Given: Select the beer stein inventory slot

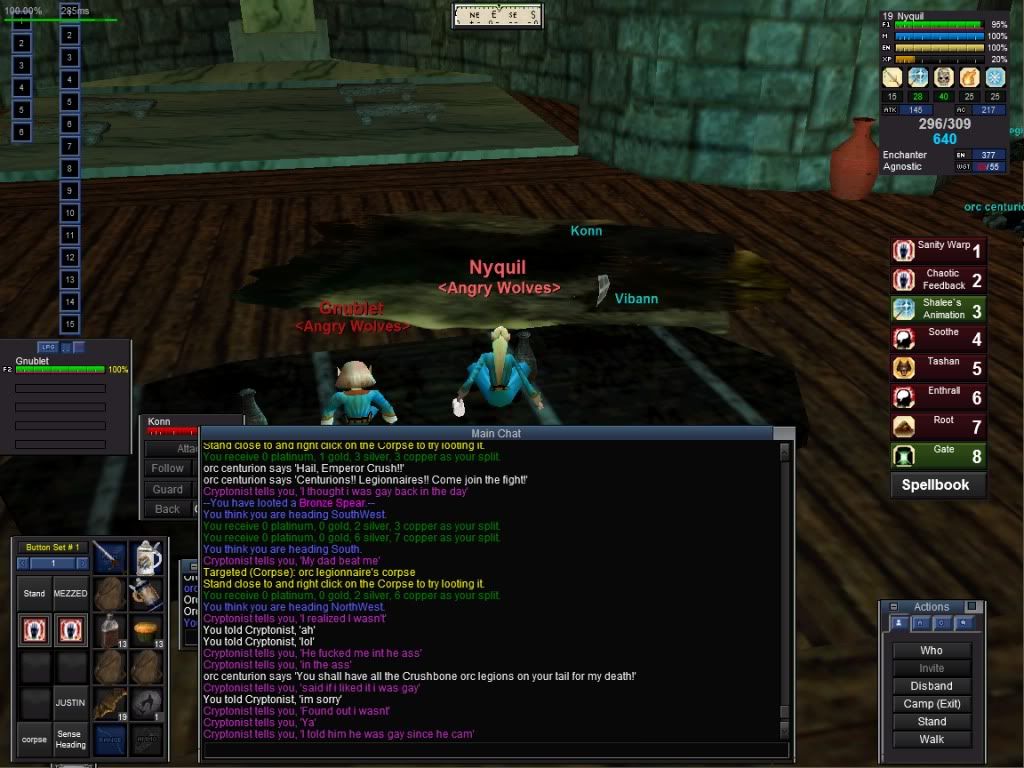Looking at the screenshot, I should [x=146, y=557].
